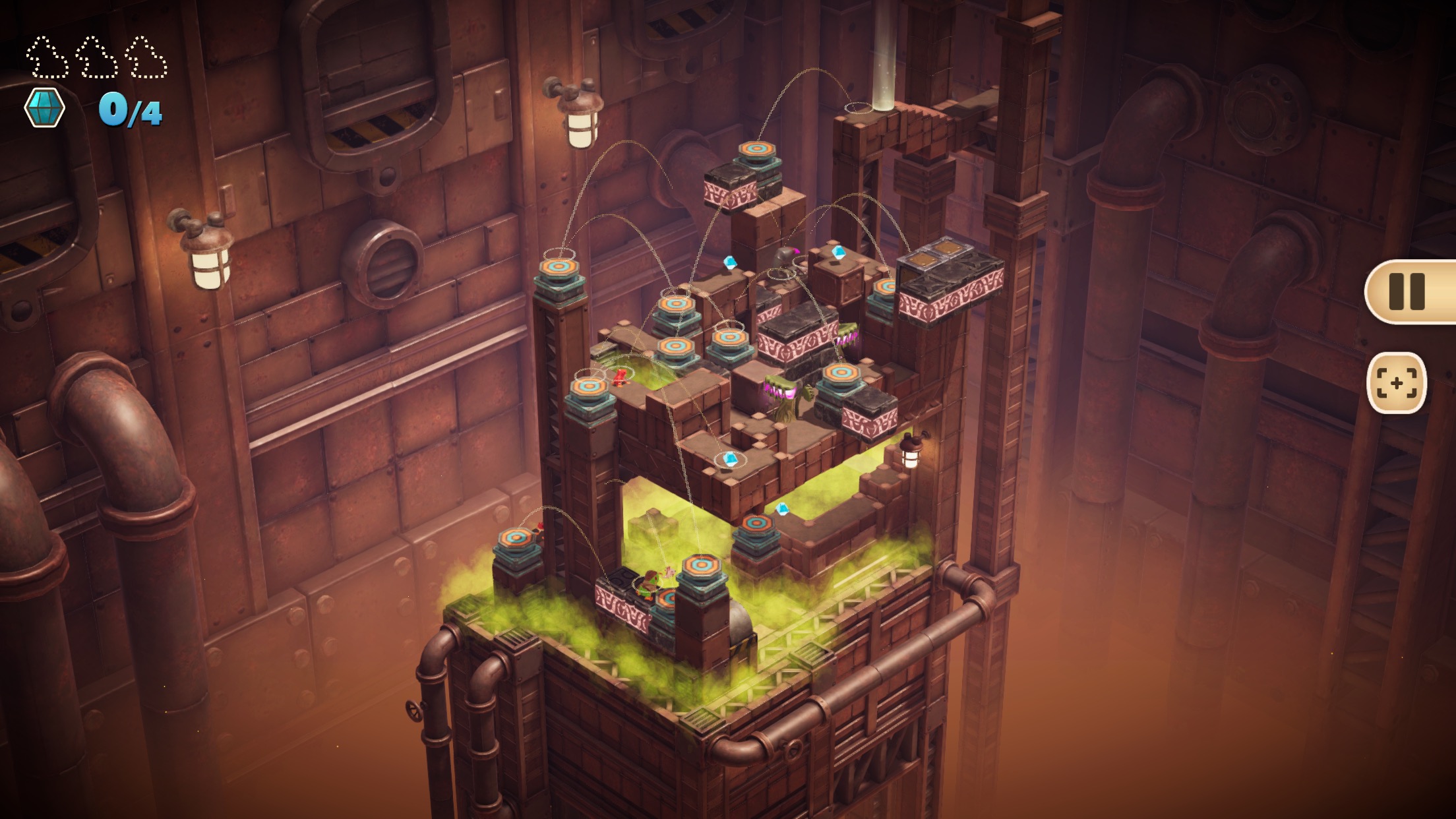Collect the blue gem on the lower ledge
Screen dimensions: 1456x819
click(730, 460)
